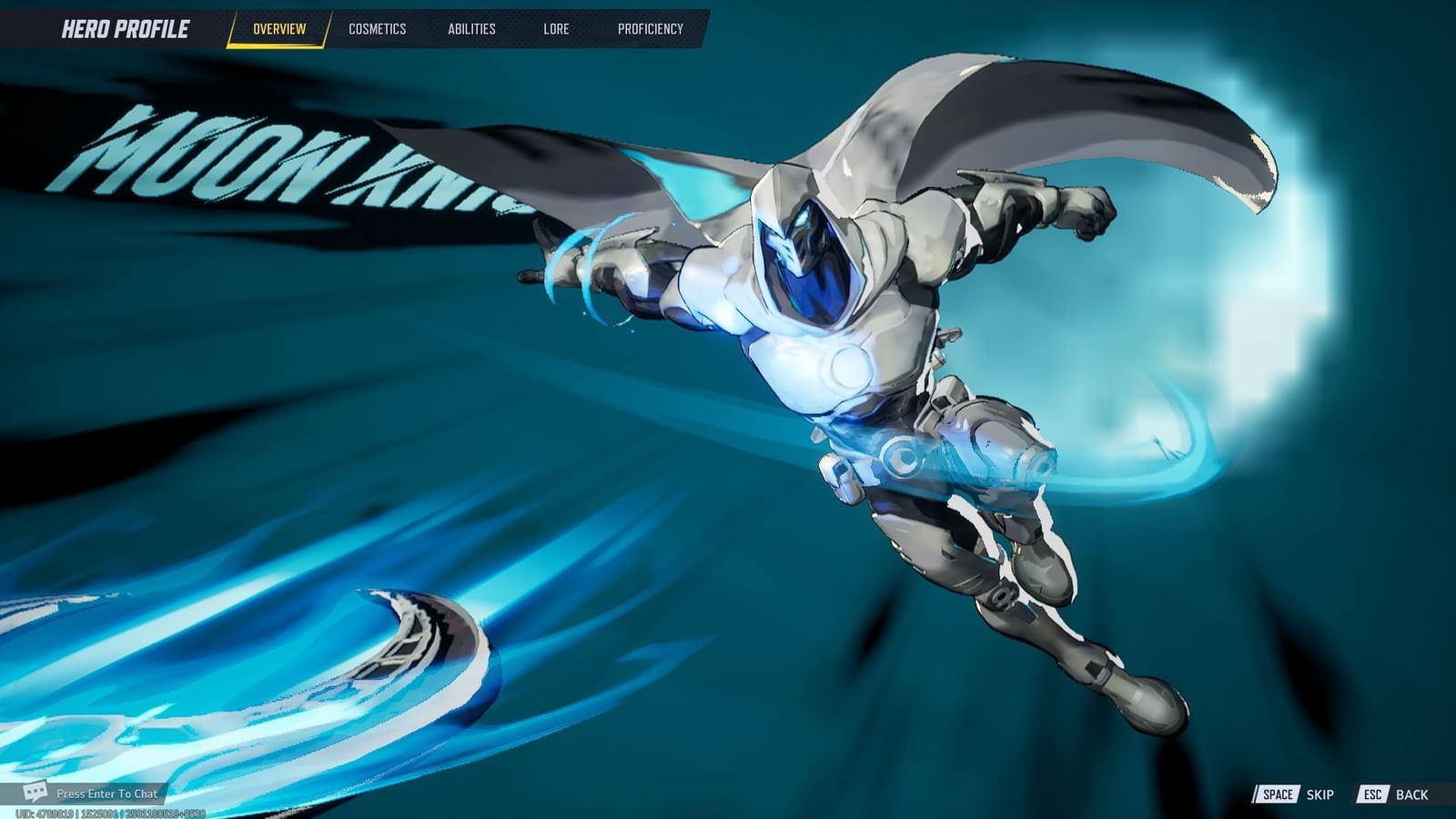Click the ESC key icon near Back
Viewport: 1456px width, 819px height.
(1376, 794)
